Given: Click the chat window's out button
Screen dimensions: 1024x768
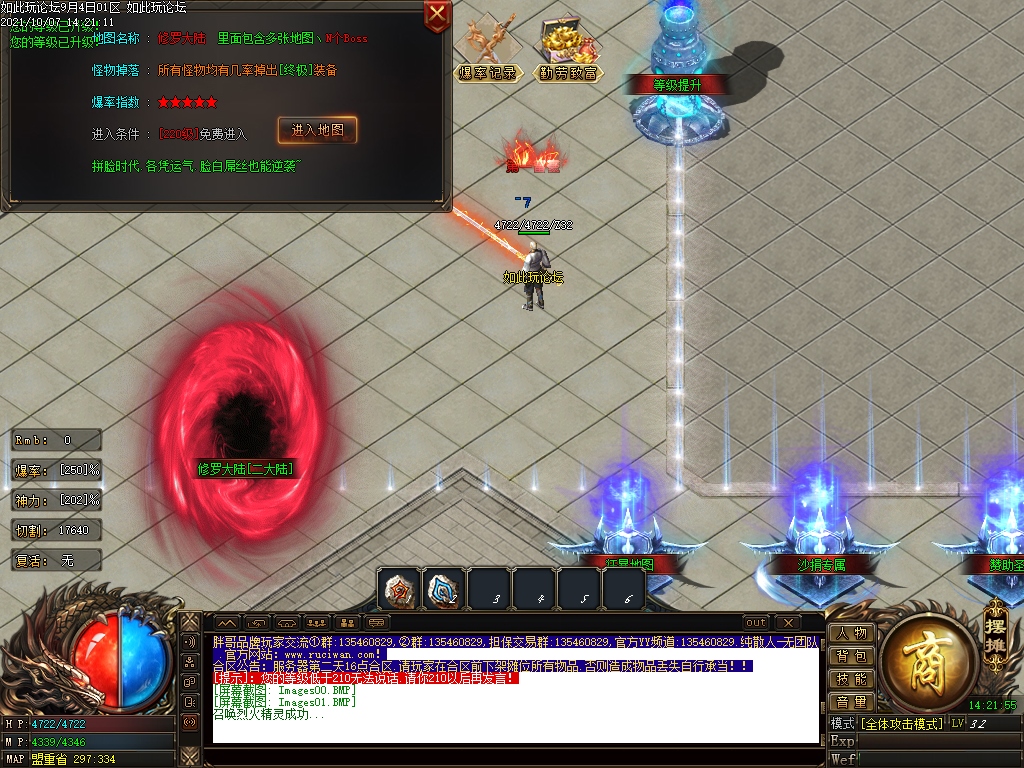Looking at the screenshot, I should coord(756,622).
